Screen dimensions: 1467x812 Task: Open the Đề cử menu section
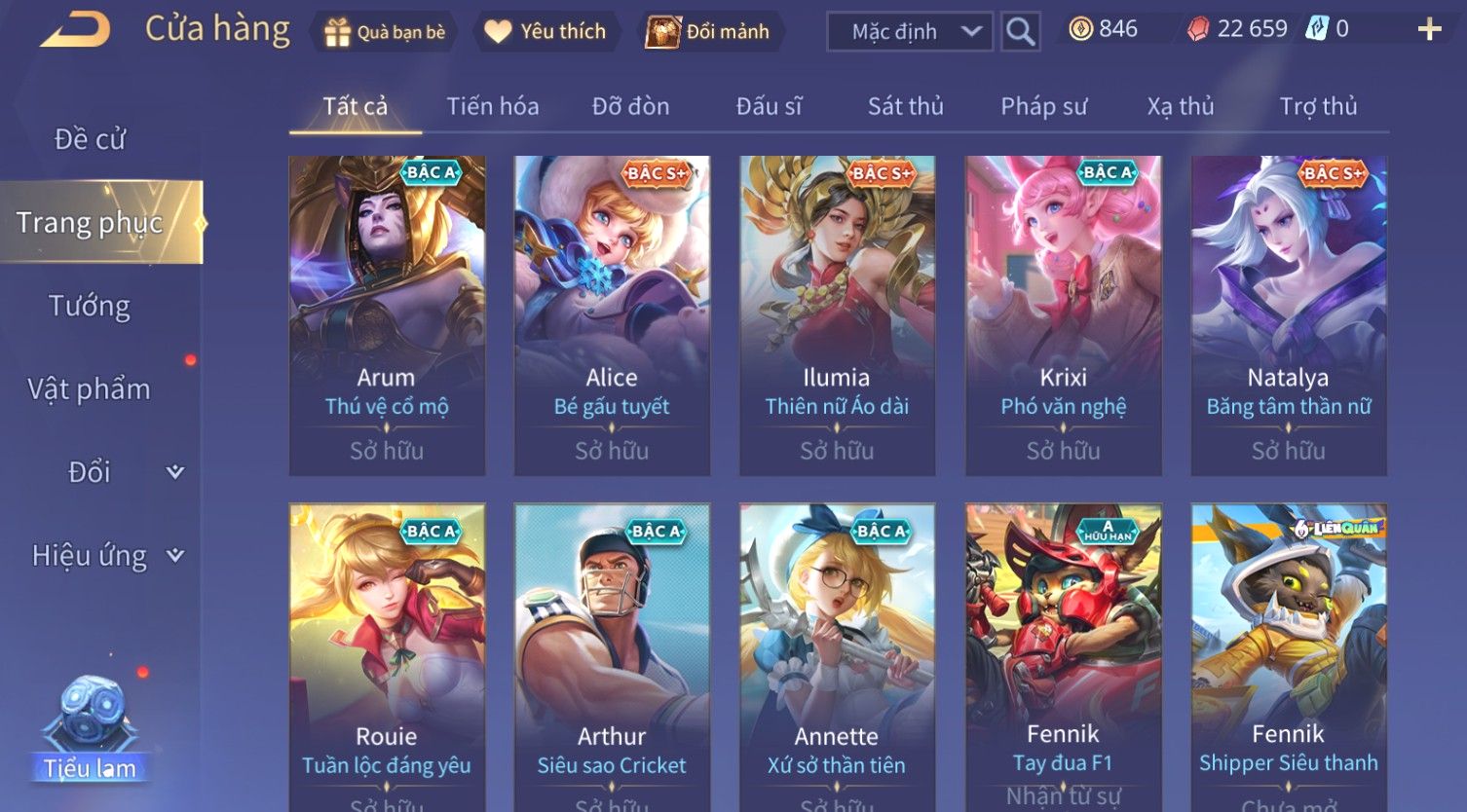pyautogui.click(x=90, y=139)
